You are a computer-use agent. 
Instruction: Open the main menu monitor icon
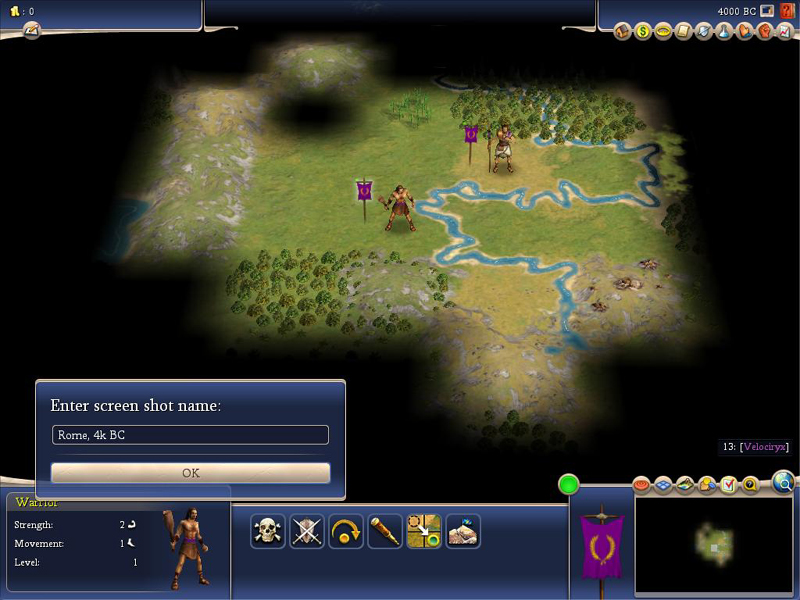coord(767,11)
